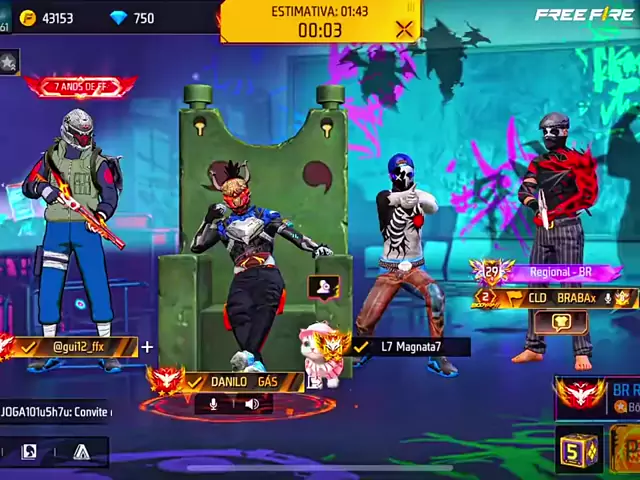Cancel matchmaking with the X button
This screenshot has height=480, width=640.
pyautogui.click(x=404, y=29)
